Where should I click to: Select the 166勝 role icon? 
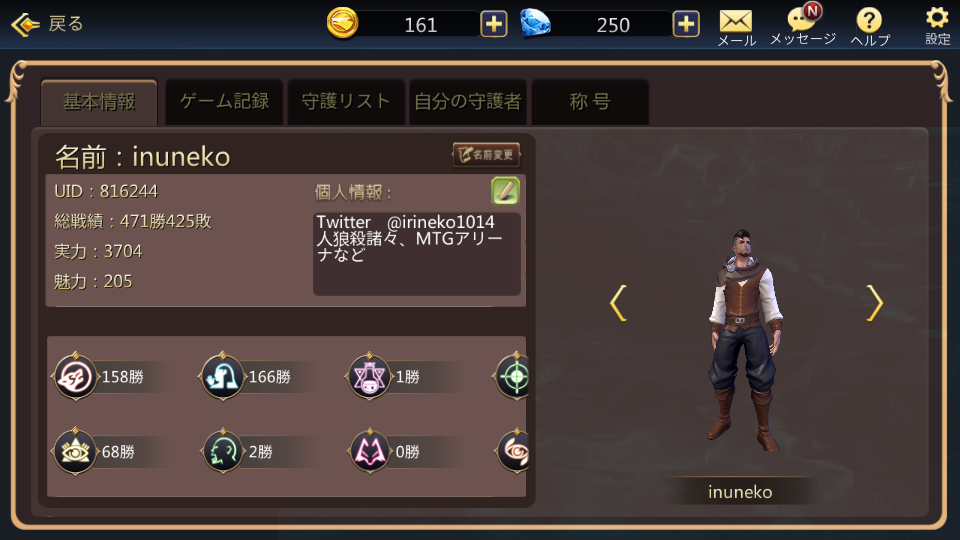point(223,377)
